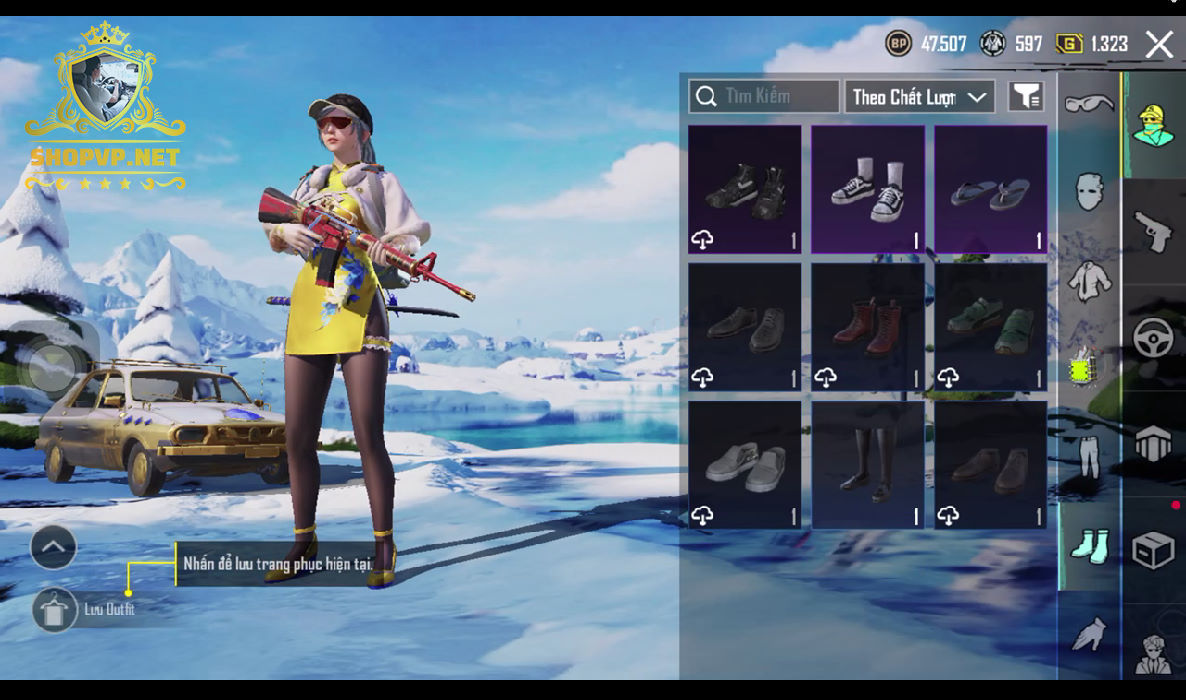Save current outfit with Lưu Outfit button
Image resolution: width=1186 pixels, height=700 pixels.
tap(55, 609)
